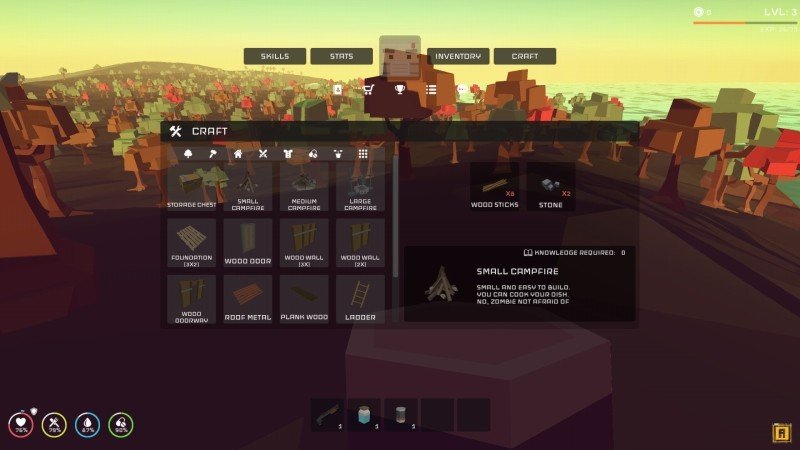Open the Inventory tab
Screen dimensions: 800x450
click(457, 57)
